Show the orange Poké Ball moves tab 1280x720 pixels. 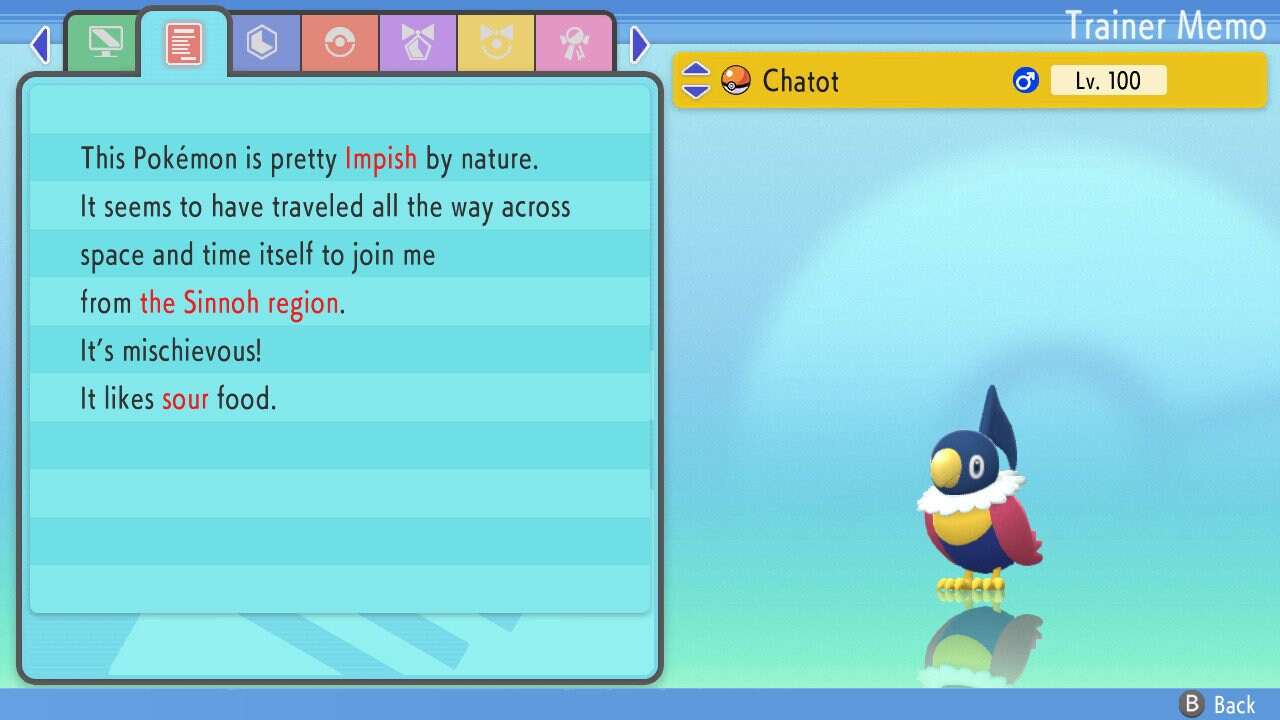[x=340, y=43]
